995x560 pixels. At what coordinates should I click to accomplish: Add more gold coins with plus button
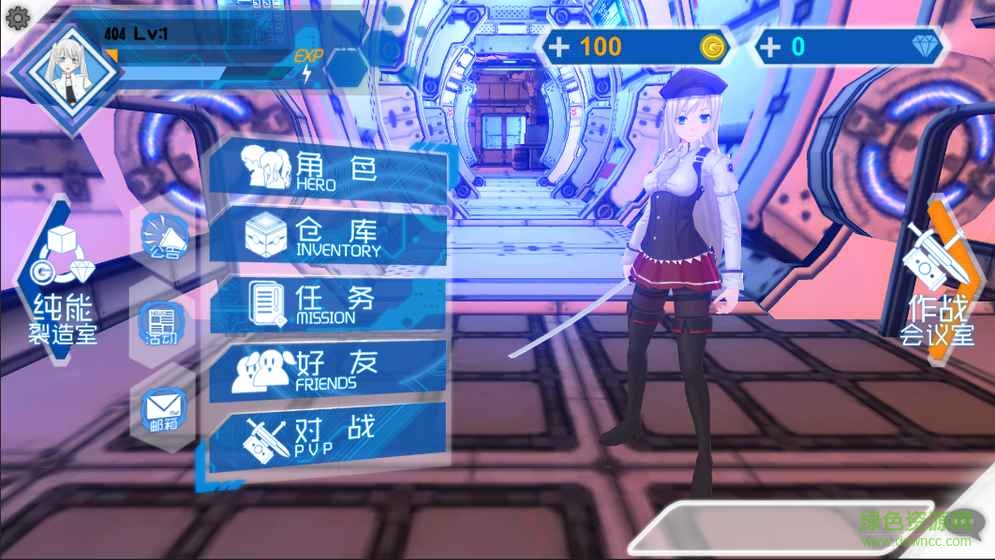[560, 46]
